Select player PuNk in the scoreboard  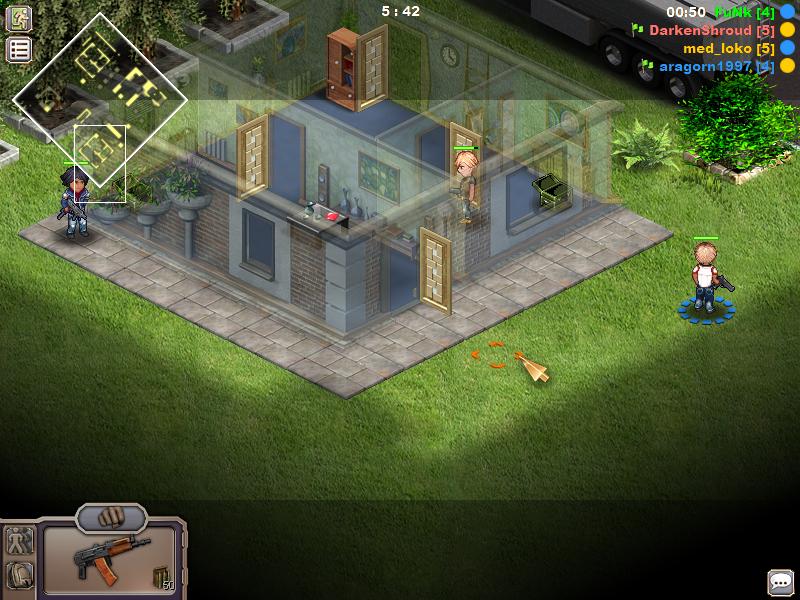pos(744,12)
